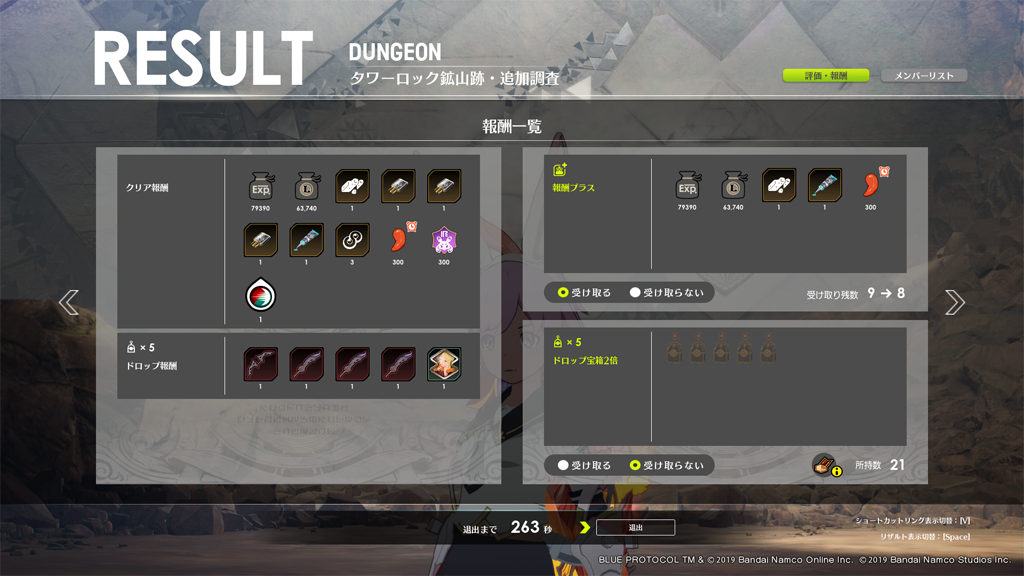Viewport: 1024px width, 576px height.
Task: Click the 退出 exit button
Action: (635, 527)
